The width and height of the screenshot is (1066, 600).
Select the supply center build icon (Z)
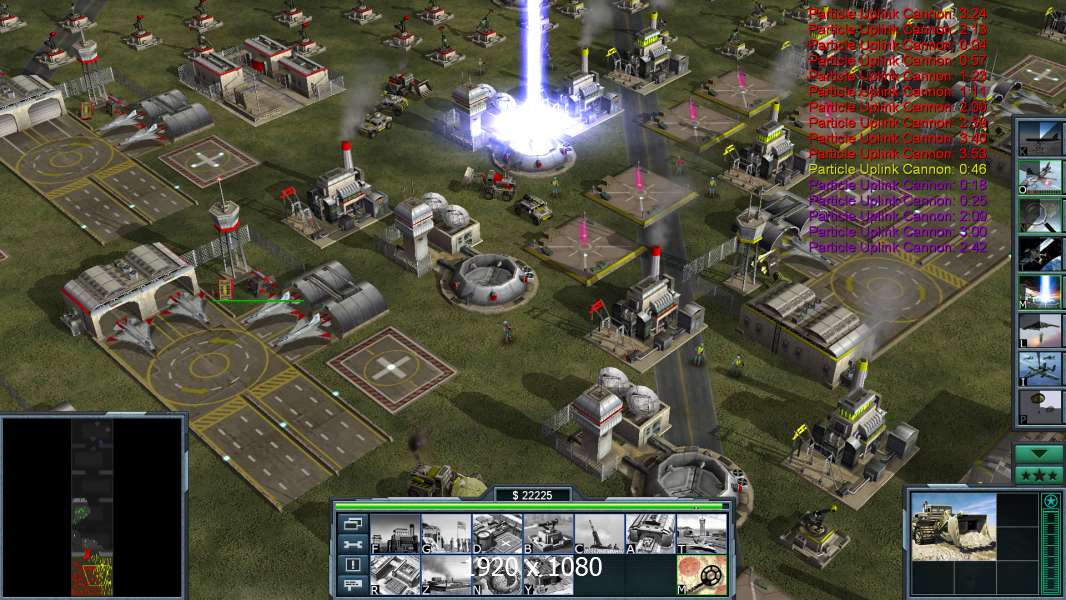coord(445,575)
